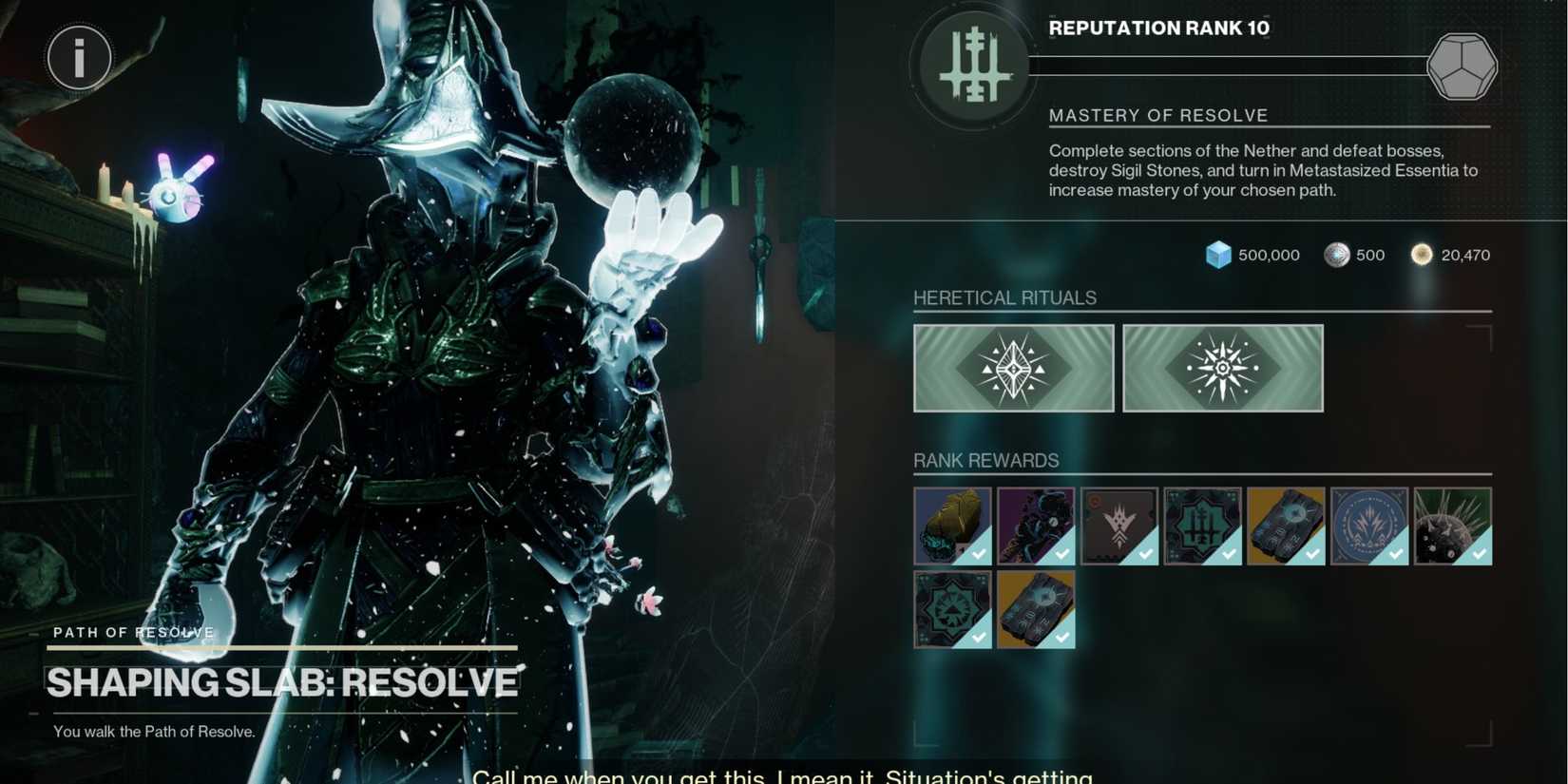Viewport: 1568px width, 784px height.
Task: Inspect the Bright Dust currency icon
Action: click(x=1422, y=255)
